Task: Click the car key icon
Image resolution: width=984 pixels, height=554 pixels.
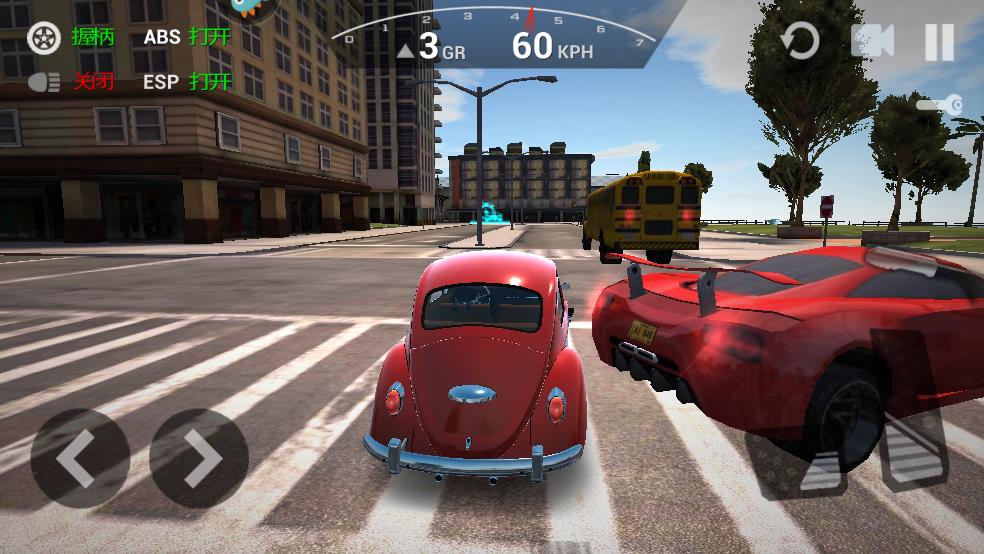Action: 940,104
